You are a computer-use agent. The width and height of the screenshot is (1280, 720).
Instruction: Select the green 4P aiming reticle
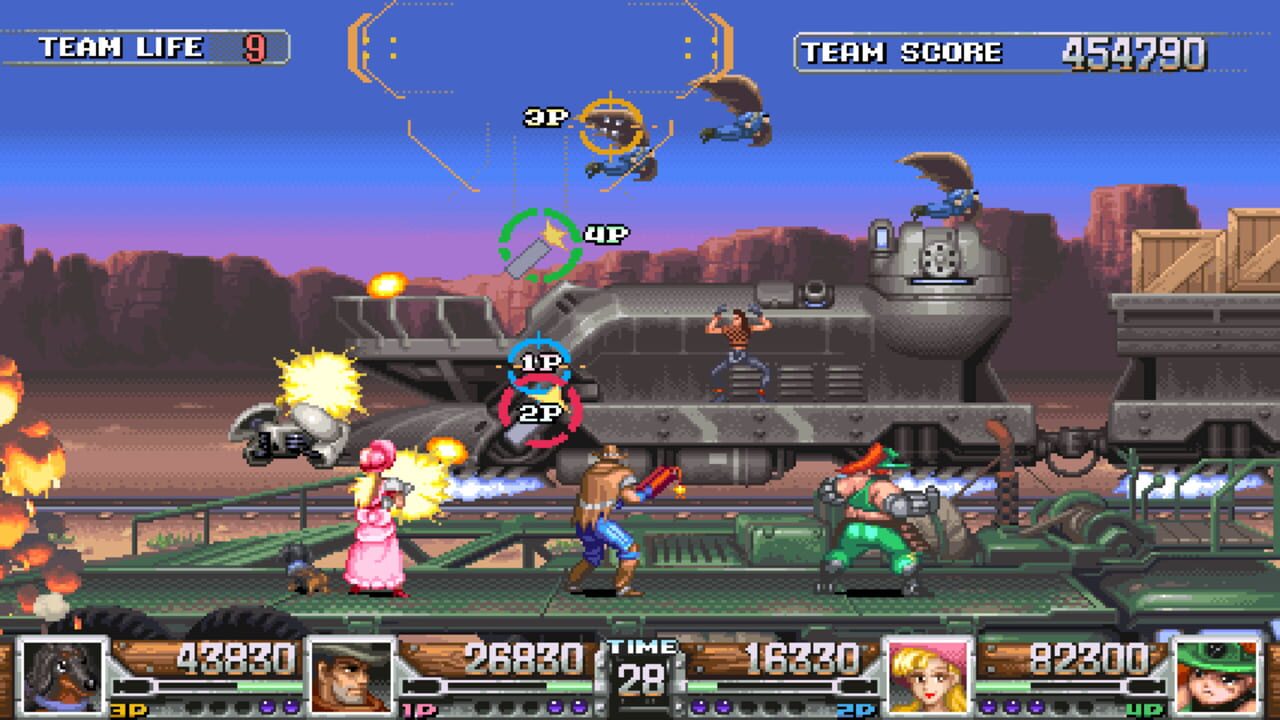point(540,245)
